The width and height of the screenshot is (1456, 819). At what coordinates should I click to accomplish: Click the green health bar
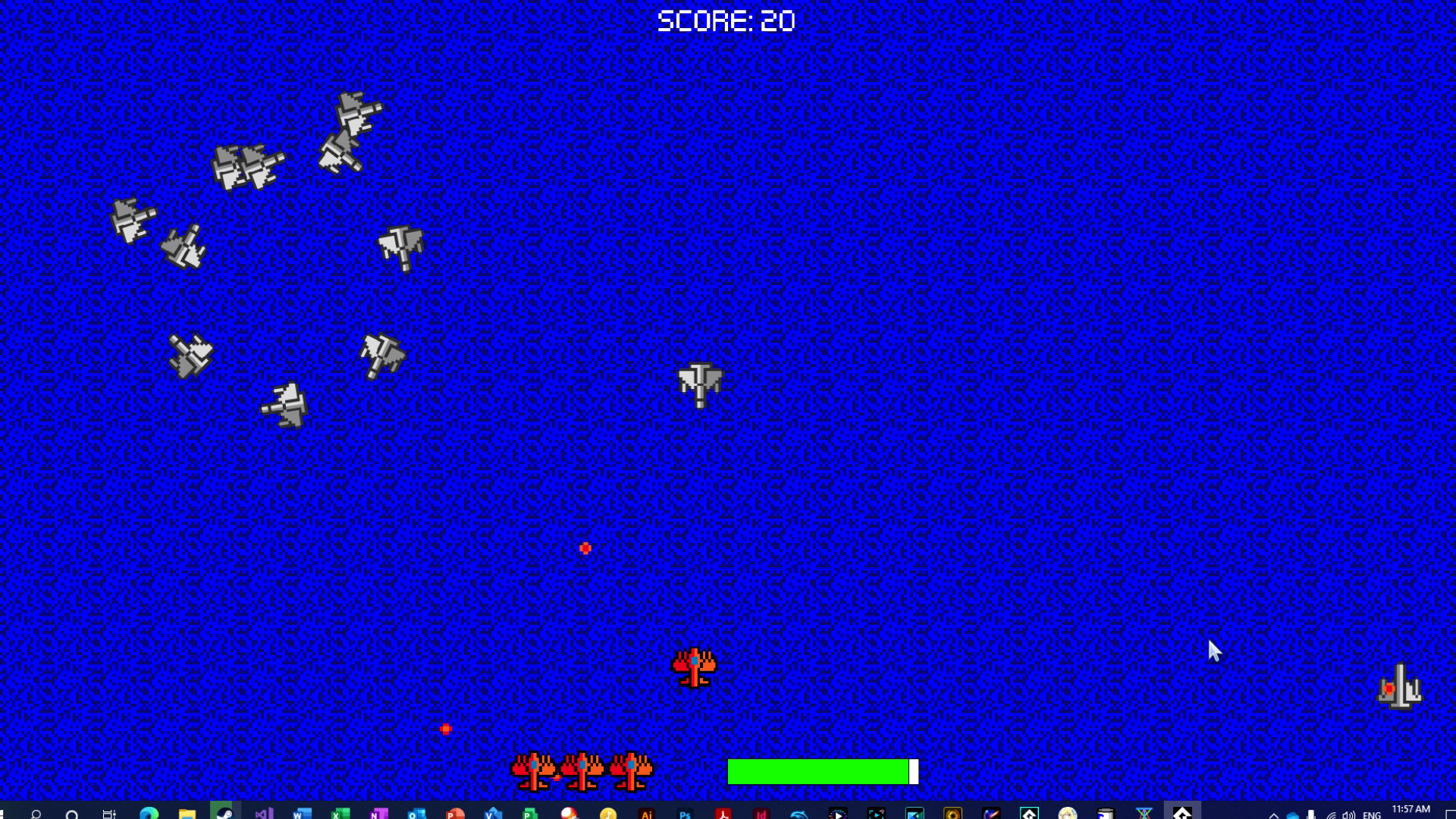[819, 771]
